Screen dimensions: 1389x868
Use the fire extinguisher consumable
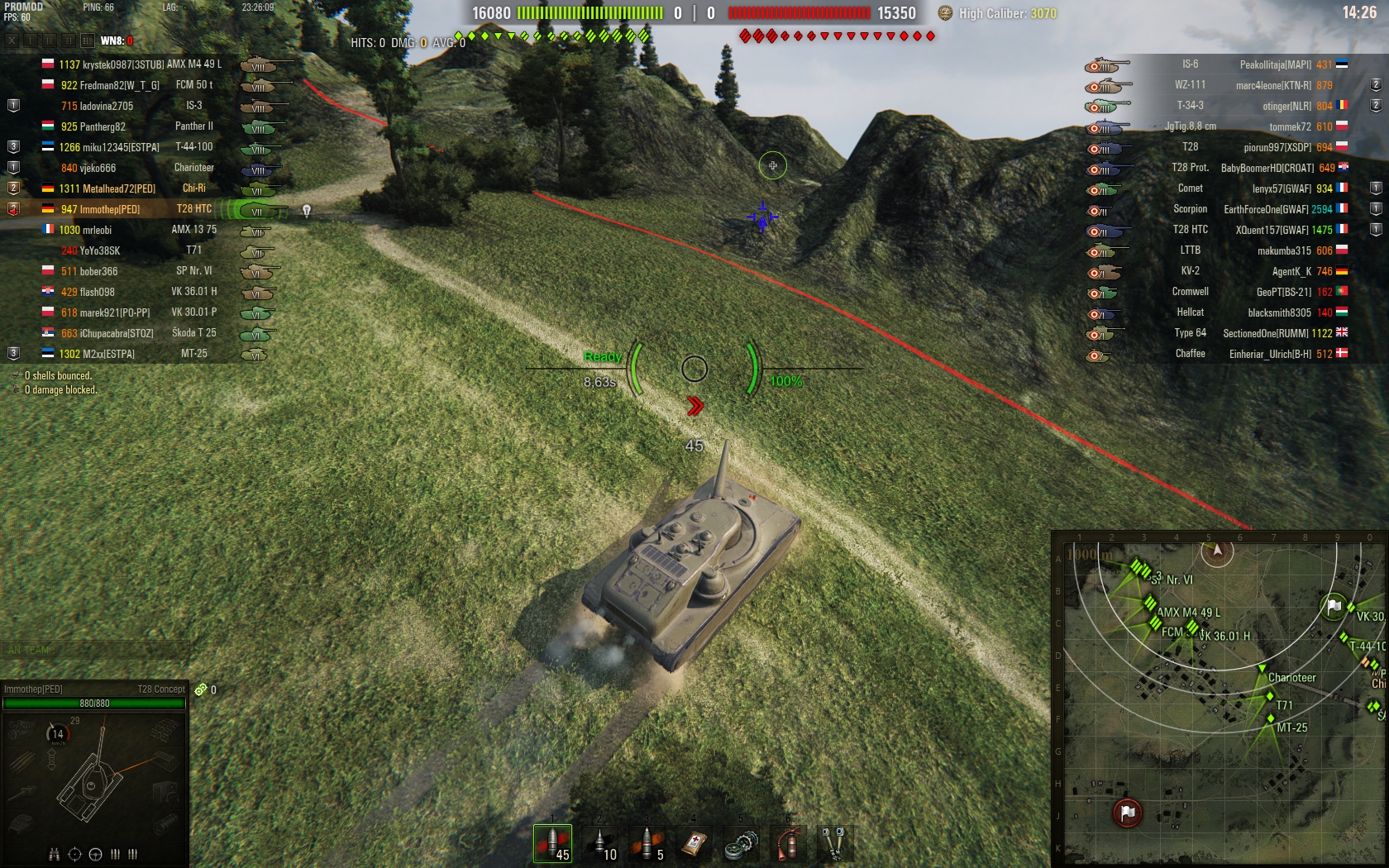click(x=788, y=844)
